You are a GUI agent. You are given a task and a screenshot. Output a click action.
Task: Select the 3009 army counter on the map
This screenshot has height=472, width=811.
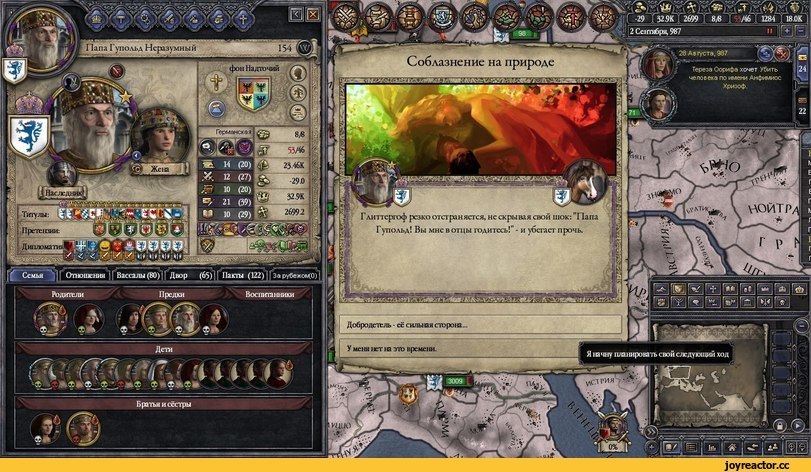pyautogui.click(x=454, y=381)
